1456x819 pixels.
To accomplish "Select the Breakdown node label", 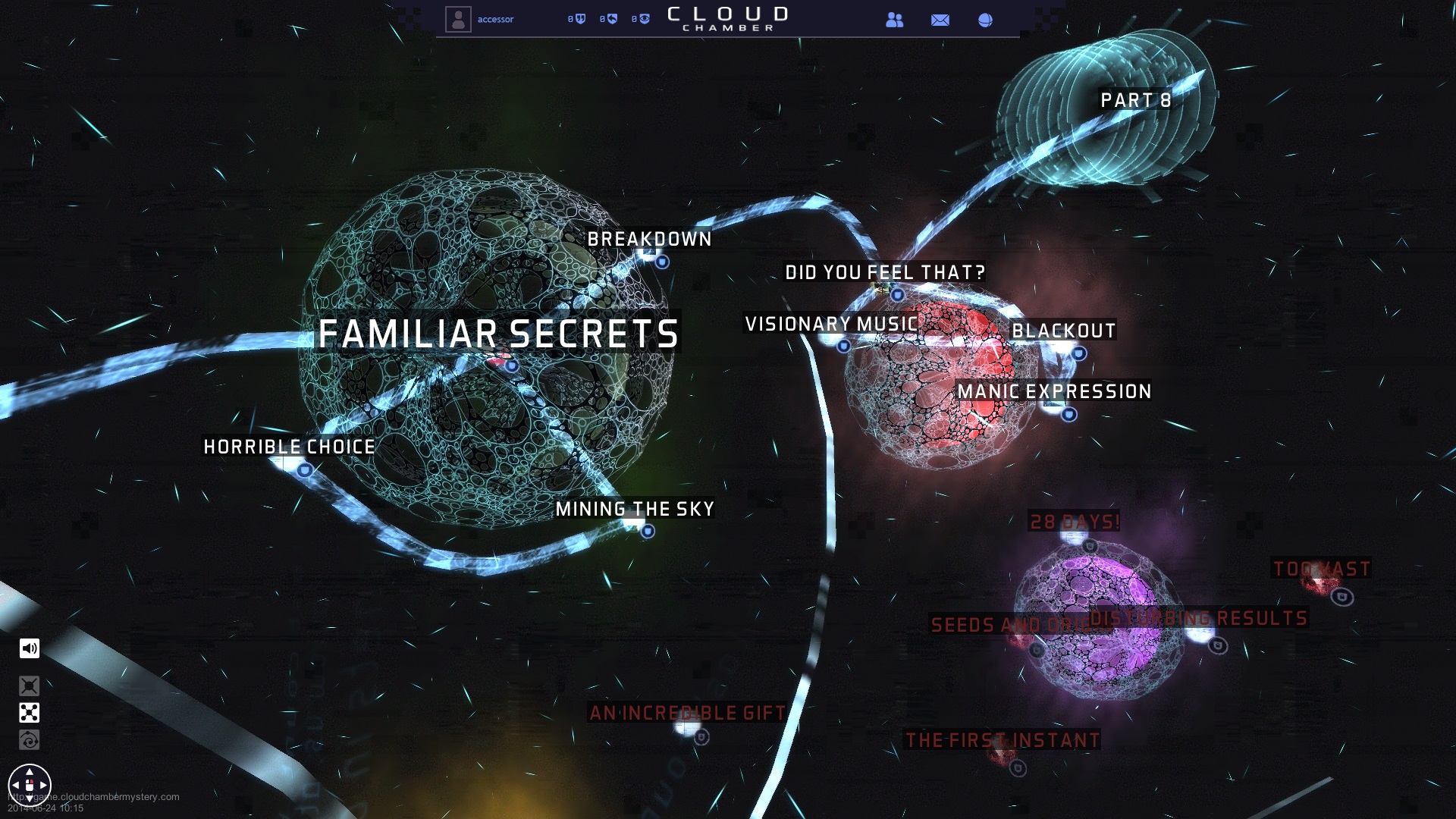I will [649, 240].
